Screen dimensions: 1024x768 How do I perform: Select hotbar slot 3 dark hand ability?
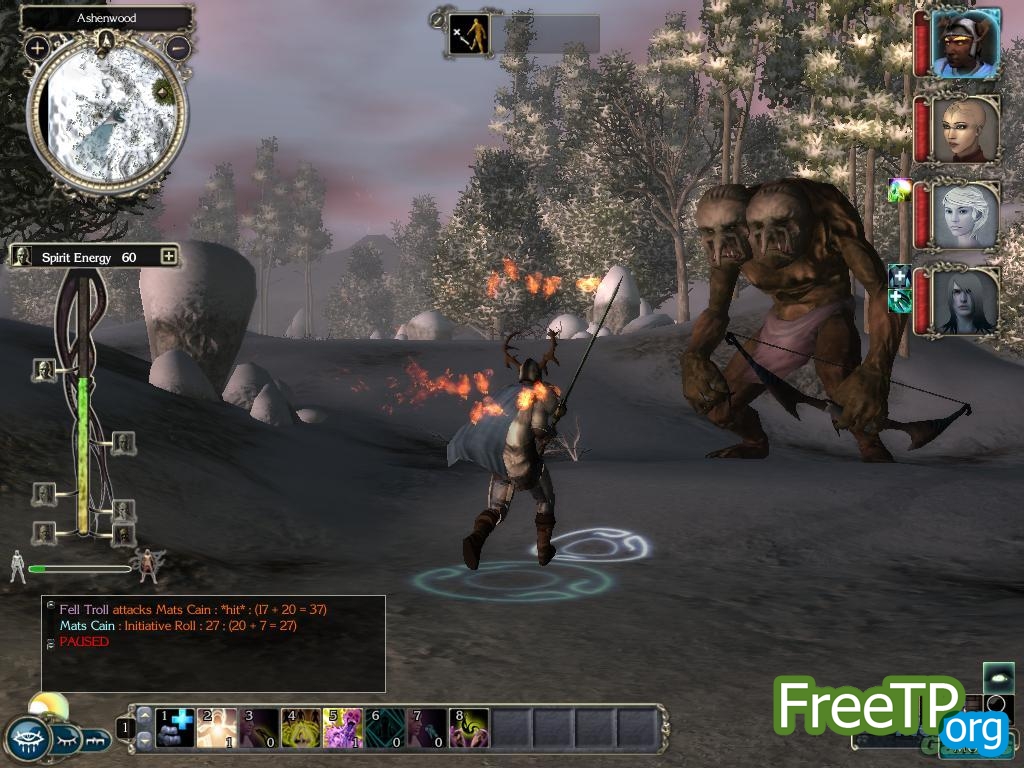point(260,728)
